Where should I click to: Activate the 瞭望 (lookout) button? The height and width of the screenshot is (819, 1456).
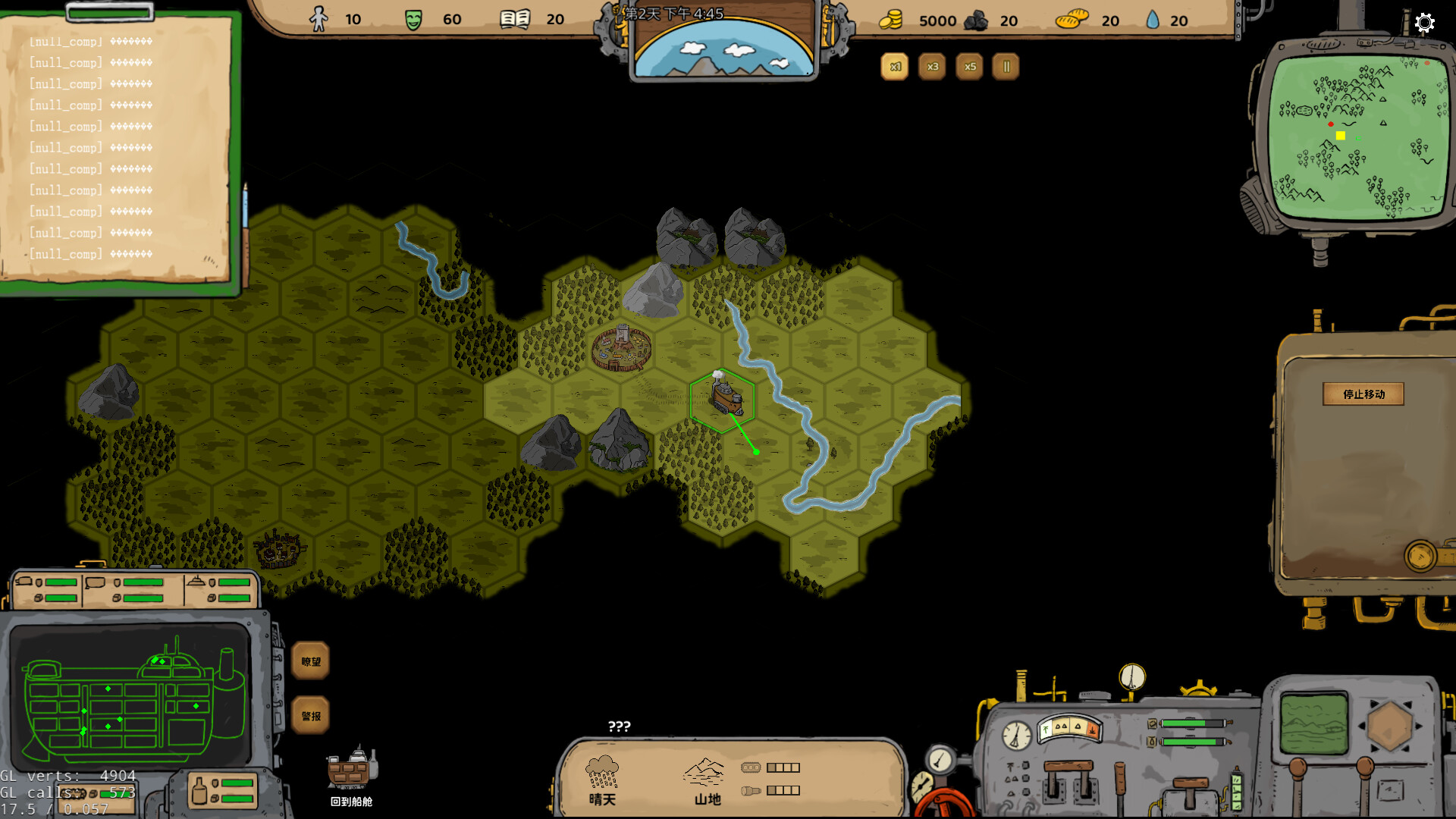pos(311,661)
